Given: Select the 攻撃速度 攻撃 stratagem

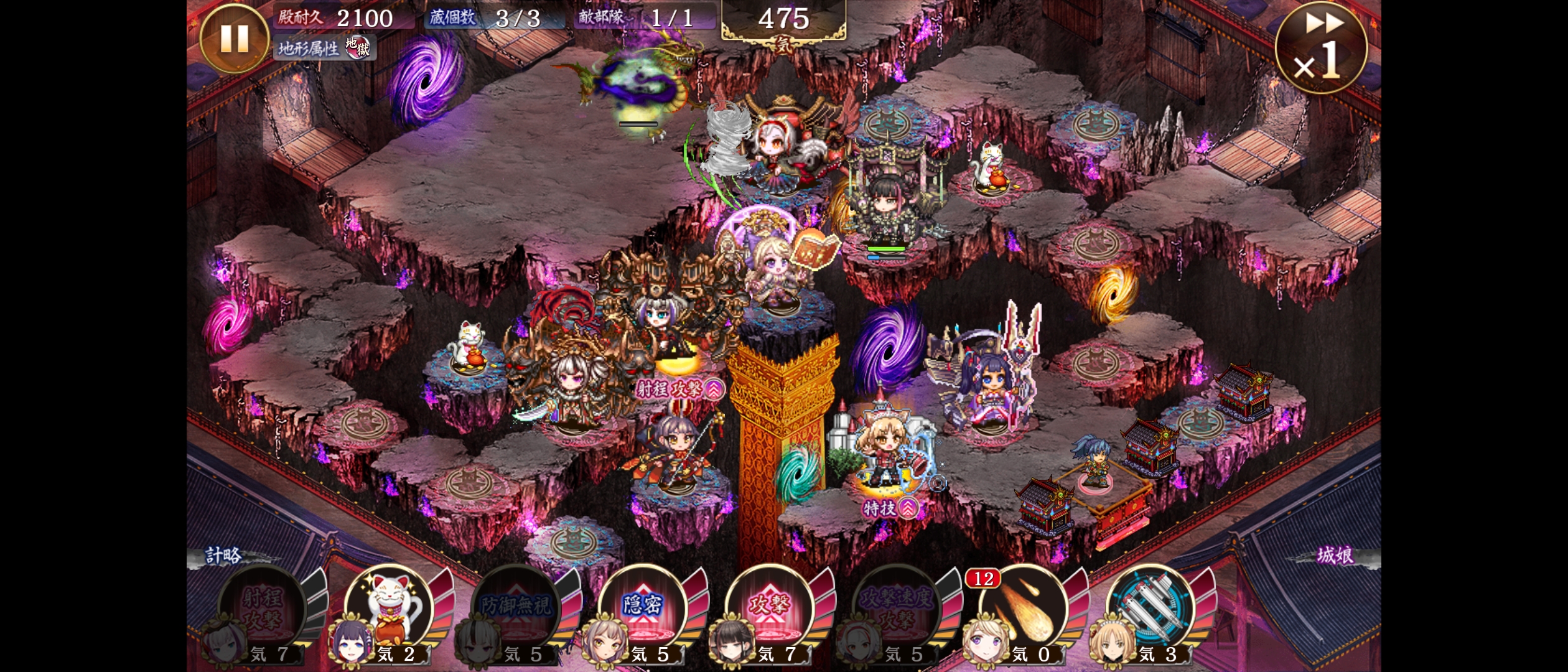Looking at the screenshot, I should [x=897, y=609].
